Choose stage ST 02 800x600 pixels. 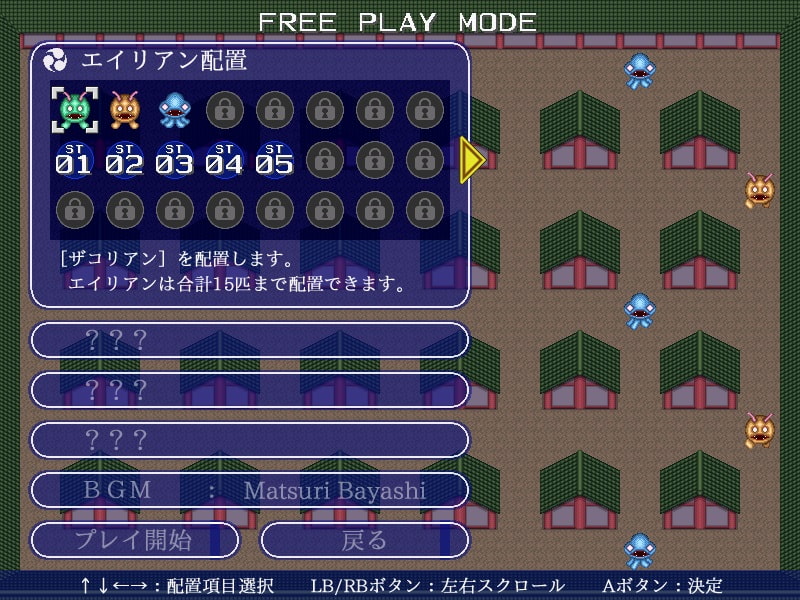pos(125,159)
